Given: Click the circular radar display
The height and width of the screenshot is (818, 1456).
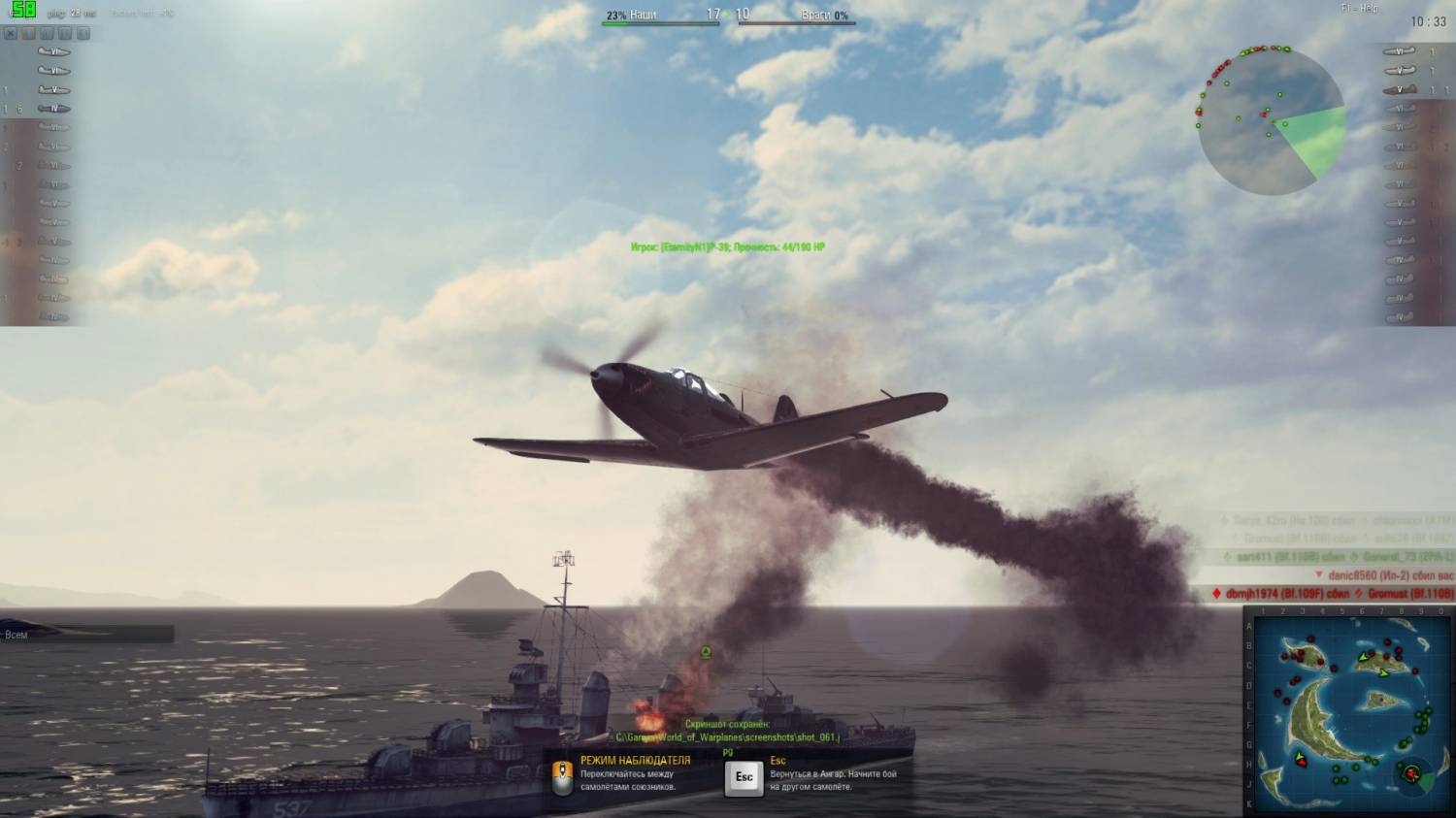Looking at the screenshot, I should pyautogui.click(x=1271, y=120).
